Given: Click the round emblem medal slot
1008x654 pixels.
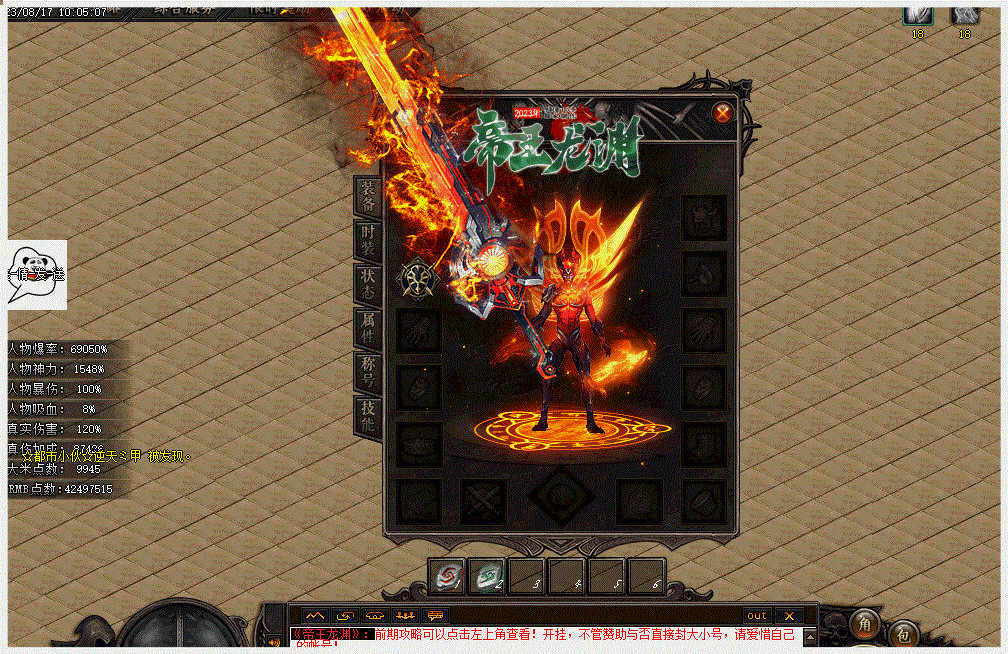Looking at the screenshot, I should 420,279.
